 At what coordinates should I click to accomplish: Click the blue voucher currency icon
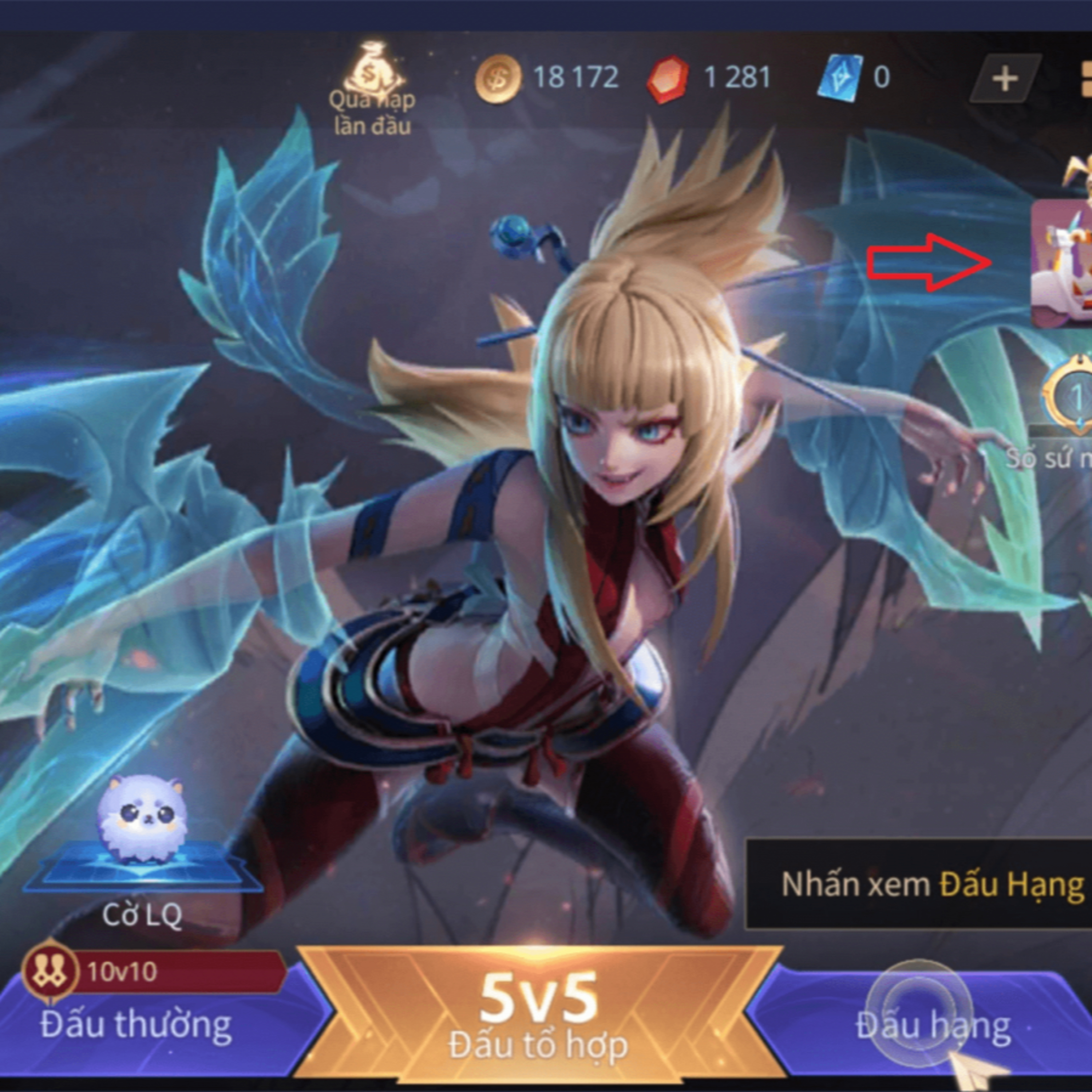pos(839,79)
